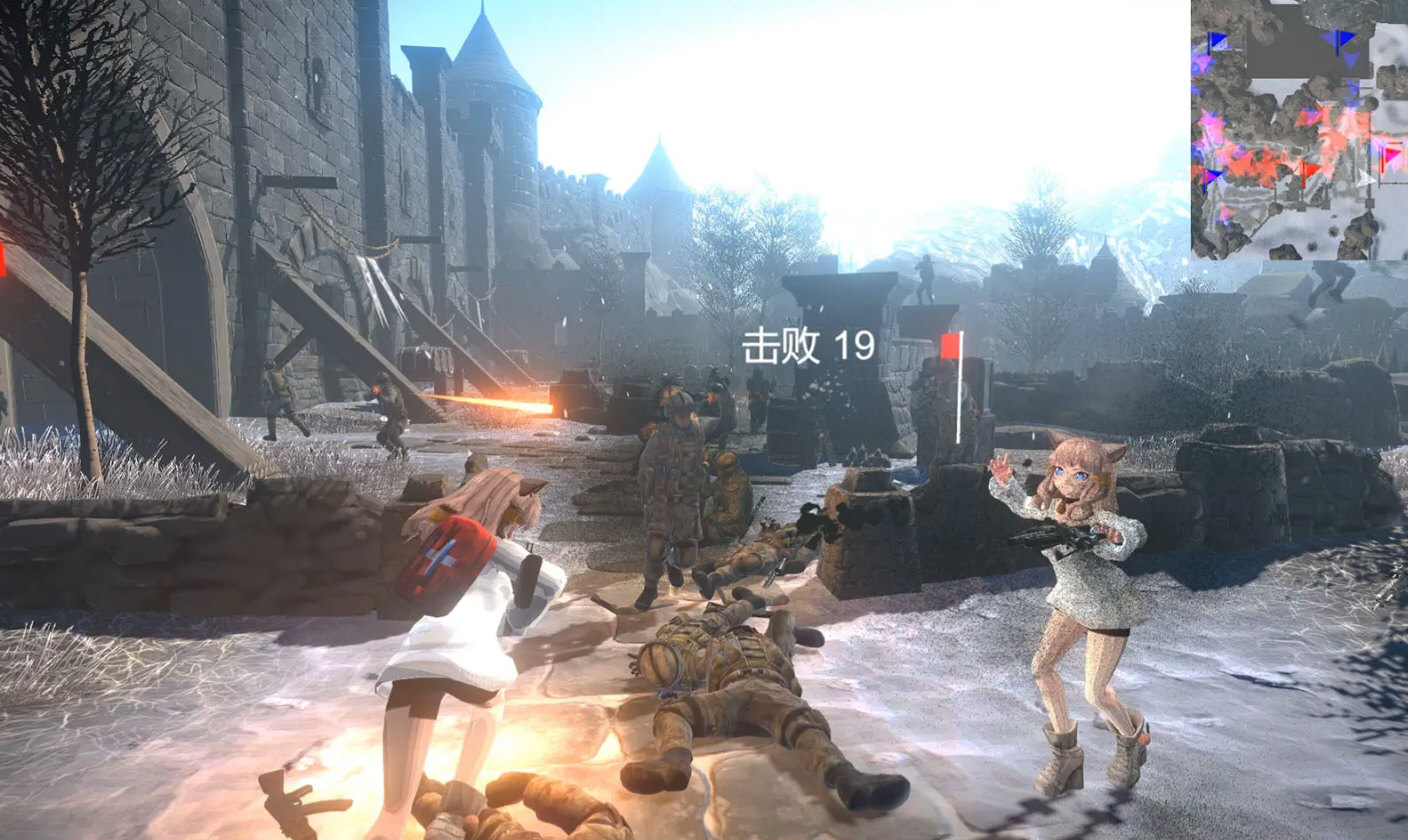Screen dimensions: 1408x840
Task: Open the battlefield minimap
Action: (1298, 130)
